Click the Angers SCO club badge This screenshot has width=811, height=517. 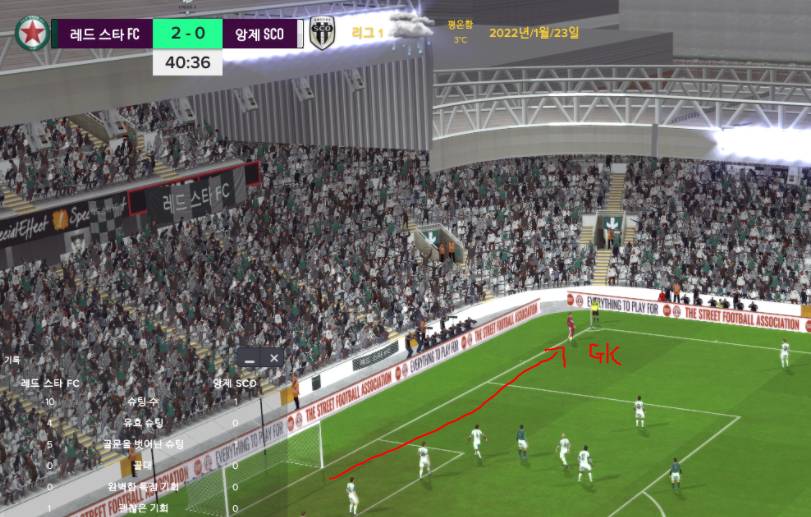(x=321, y=34)
